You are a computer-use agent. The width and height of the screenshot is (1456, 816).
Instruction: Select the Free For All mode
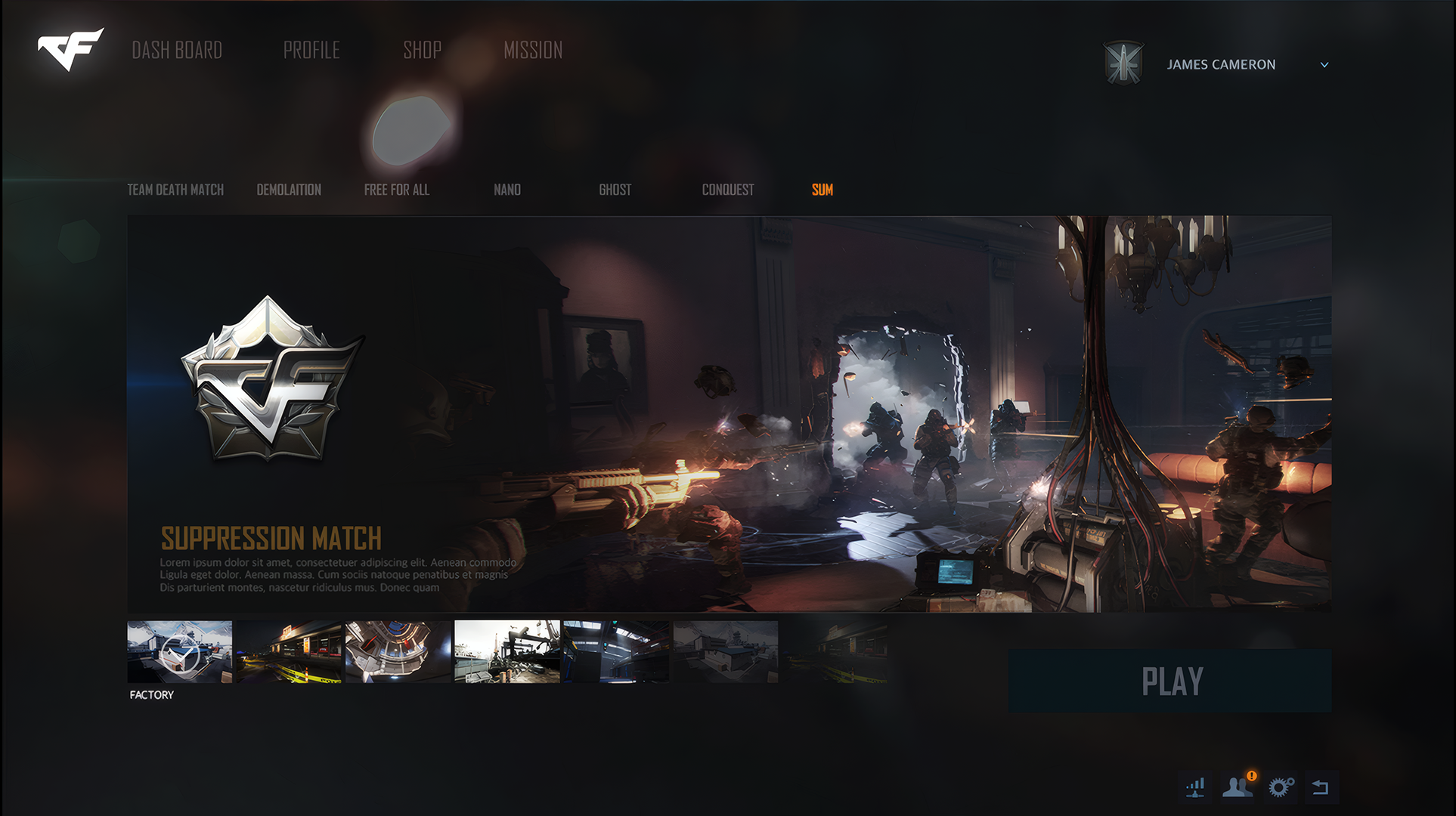coord(396,190)
